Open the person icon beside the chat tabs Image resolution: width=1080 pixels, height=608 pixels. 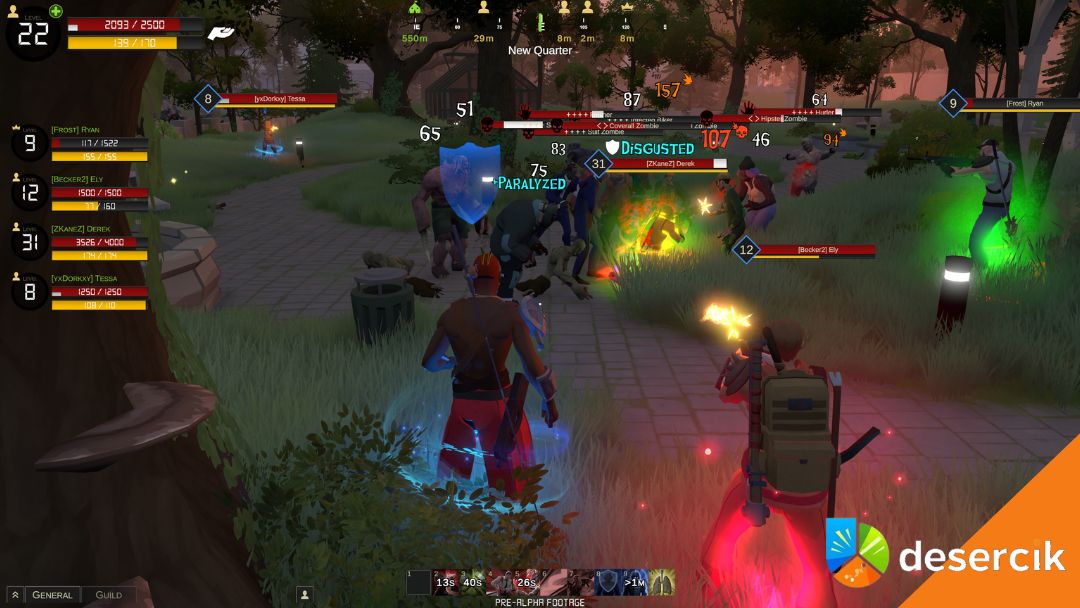(x=305, y=595)
